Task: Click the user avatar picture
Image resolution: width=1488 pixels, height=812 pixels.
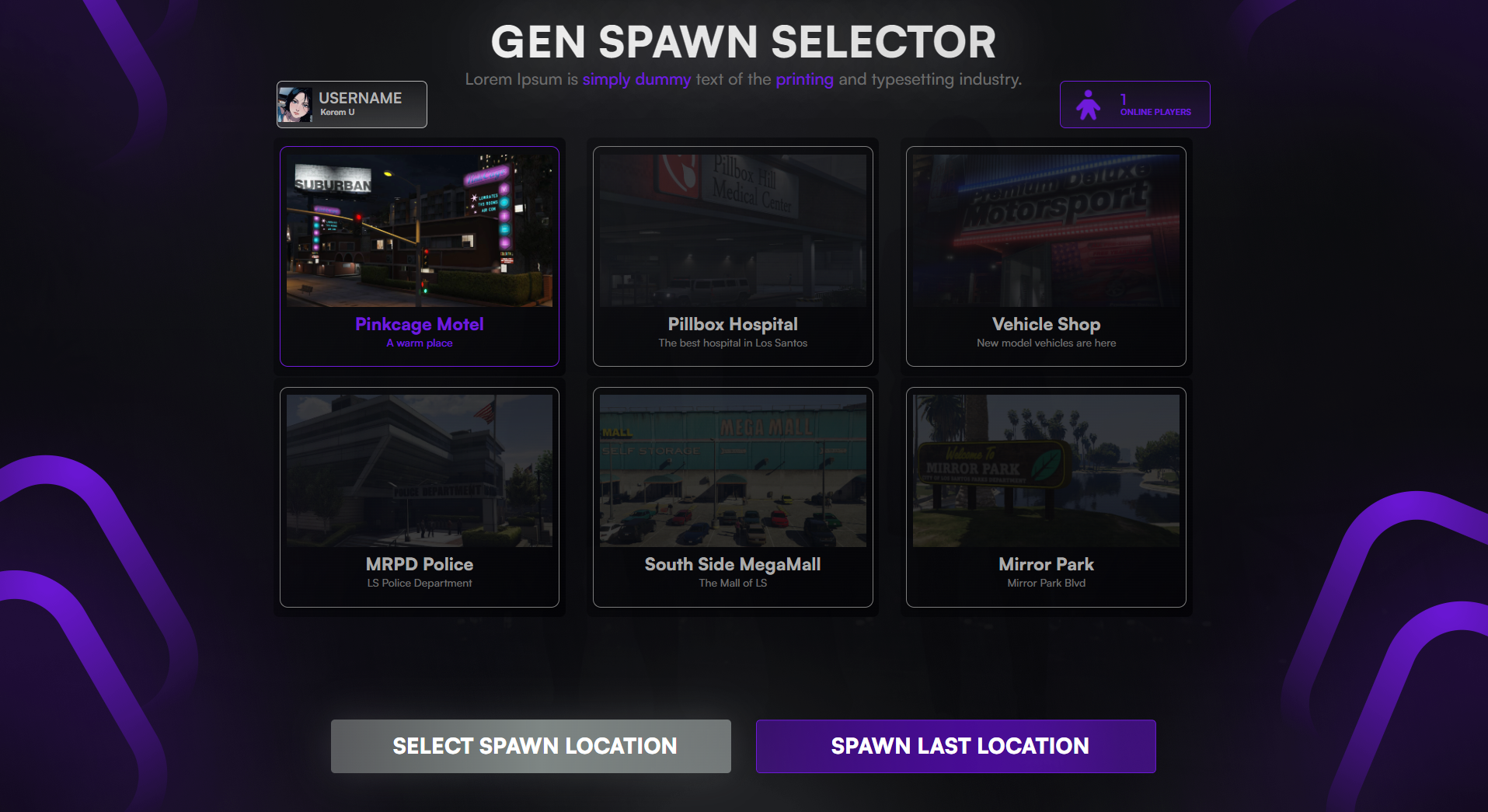Action: click(294, 104)
